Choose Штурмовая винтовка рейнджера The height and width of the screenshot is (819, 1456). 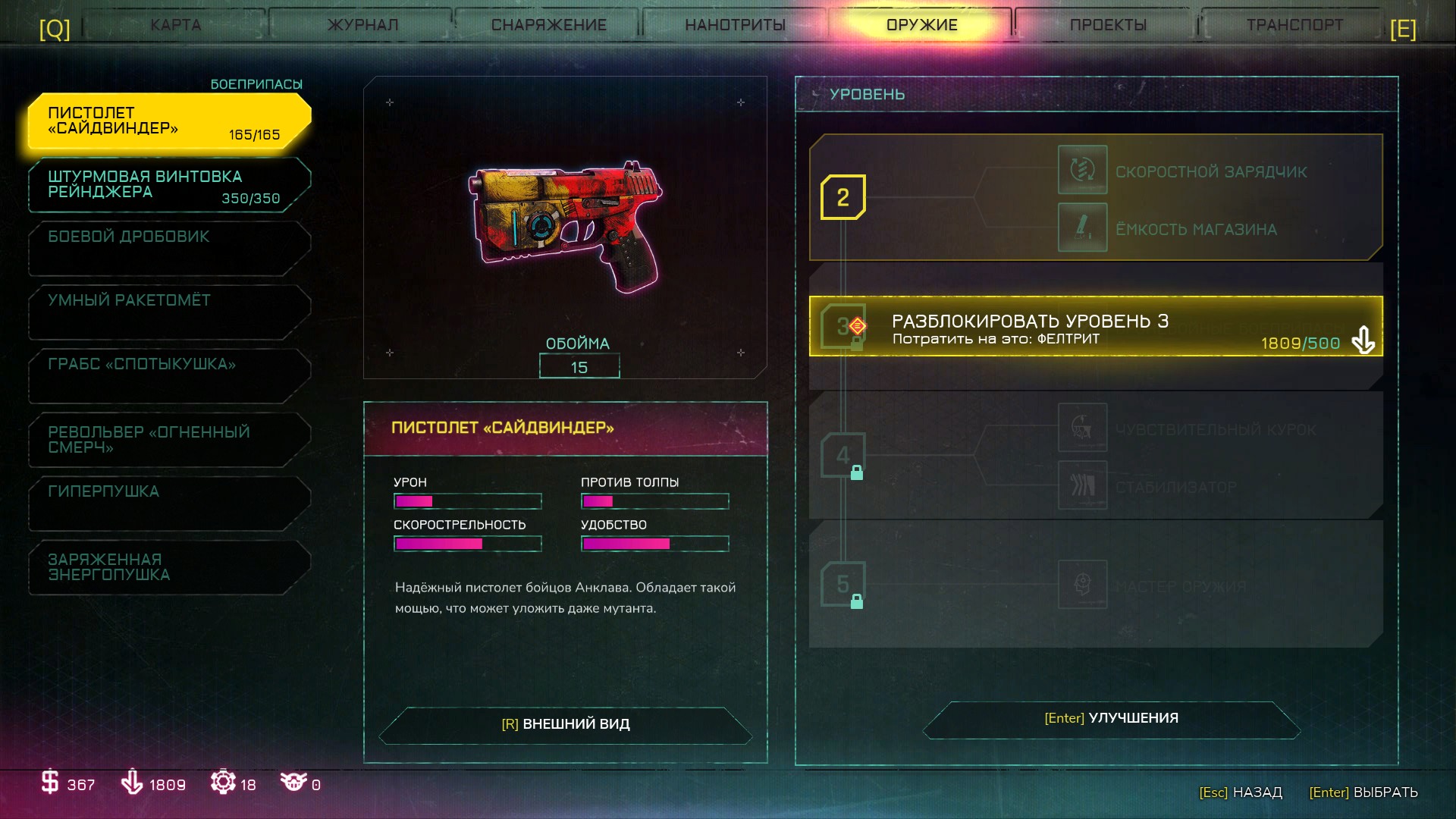169,185
